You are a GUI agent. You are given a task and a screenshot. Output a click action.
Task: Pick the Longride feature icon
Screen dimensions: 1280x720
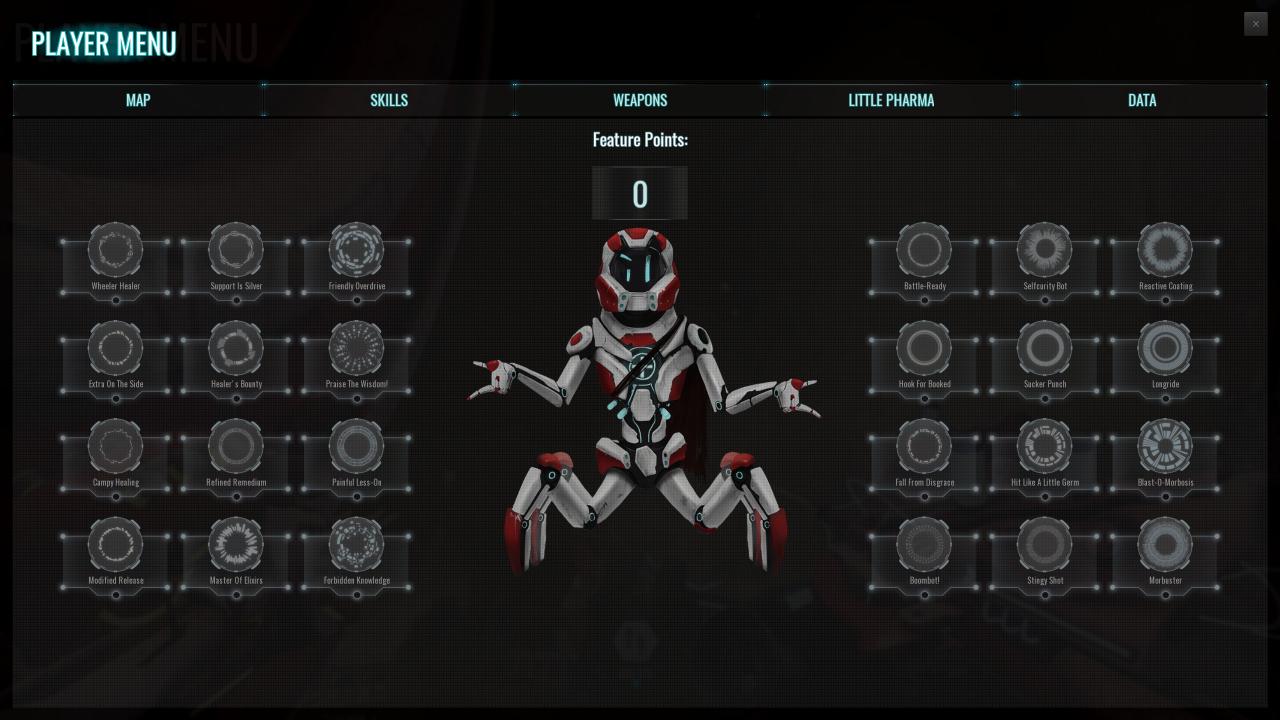tap(1165, 348)
